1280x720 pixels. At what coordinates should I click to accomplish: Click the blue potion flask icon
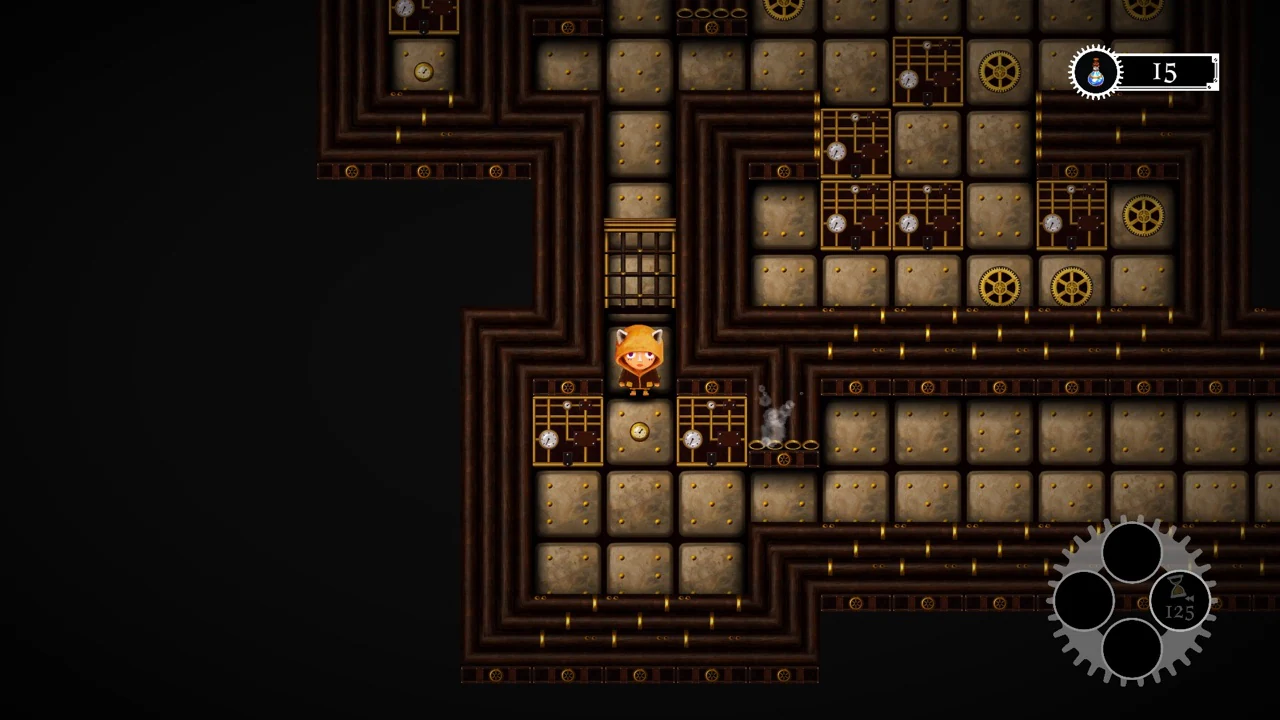[x=1096, y=71]
